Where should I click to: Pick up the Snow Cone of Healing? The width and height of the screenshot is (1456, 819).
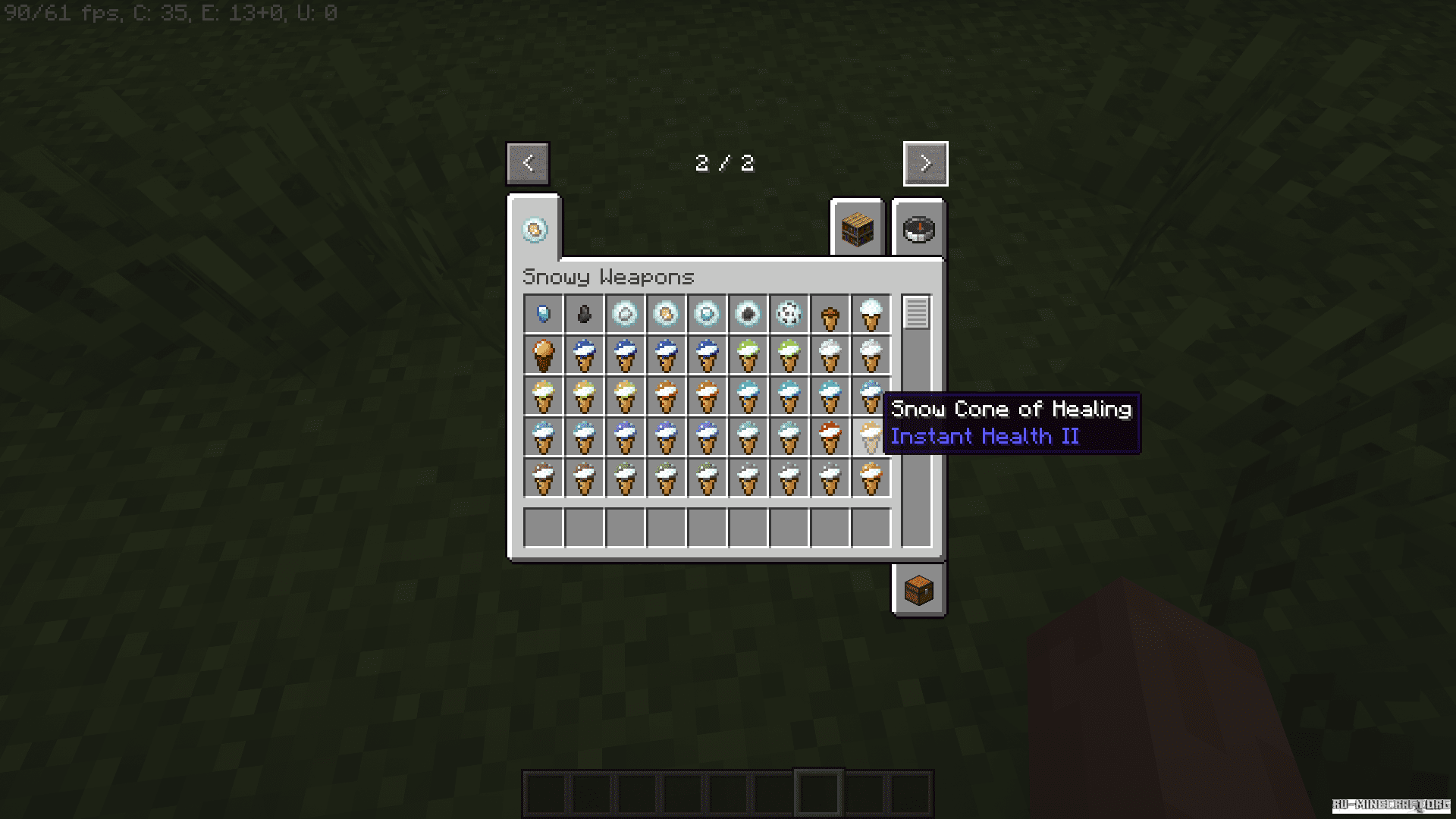click(871, 437)
